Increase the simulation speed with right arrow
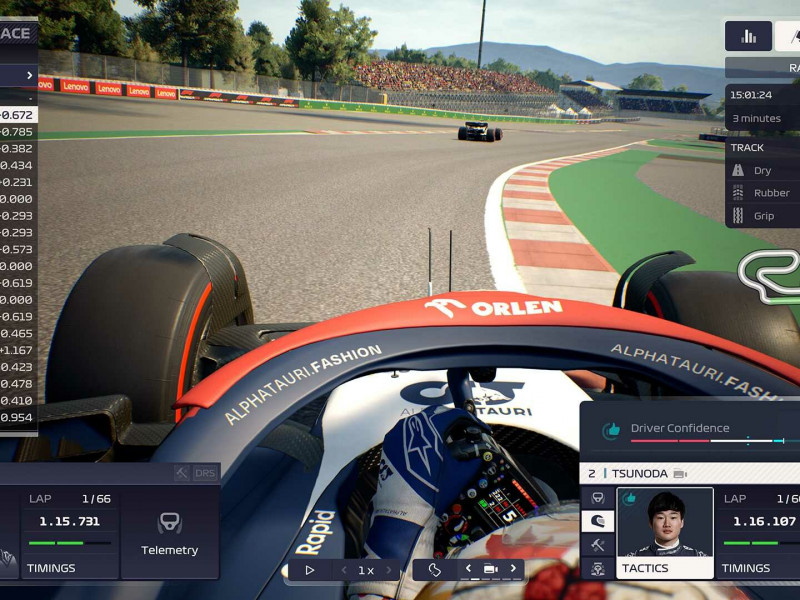The width and height of the screenshot is (800, 600). pos(389,570)
